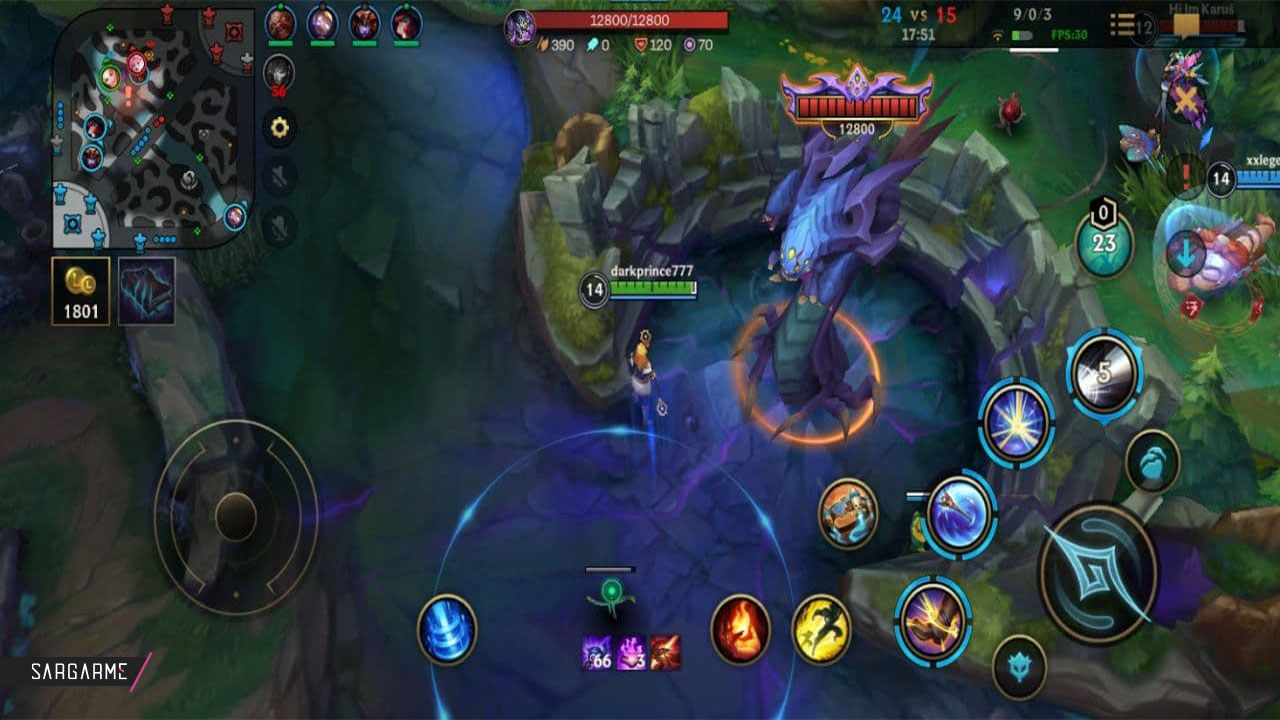Activate the blue recall swirl button
This screenshot has height=720, width=1280.
[447, 629]
